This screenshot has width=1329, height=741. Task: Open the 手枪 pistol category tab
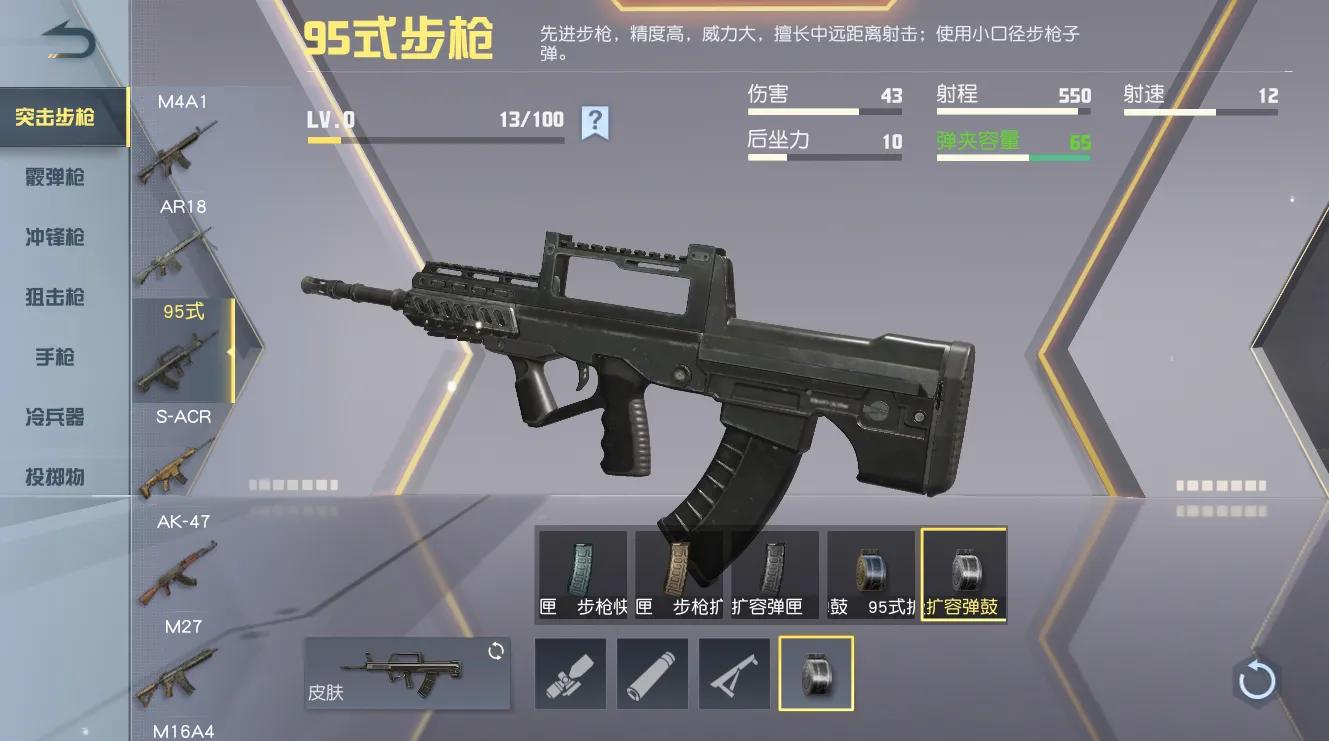[55, 357]
